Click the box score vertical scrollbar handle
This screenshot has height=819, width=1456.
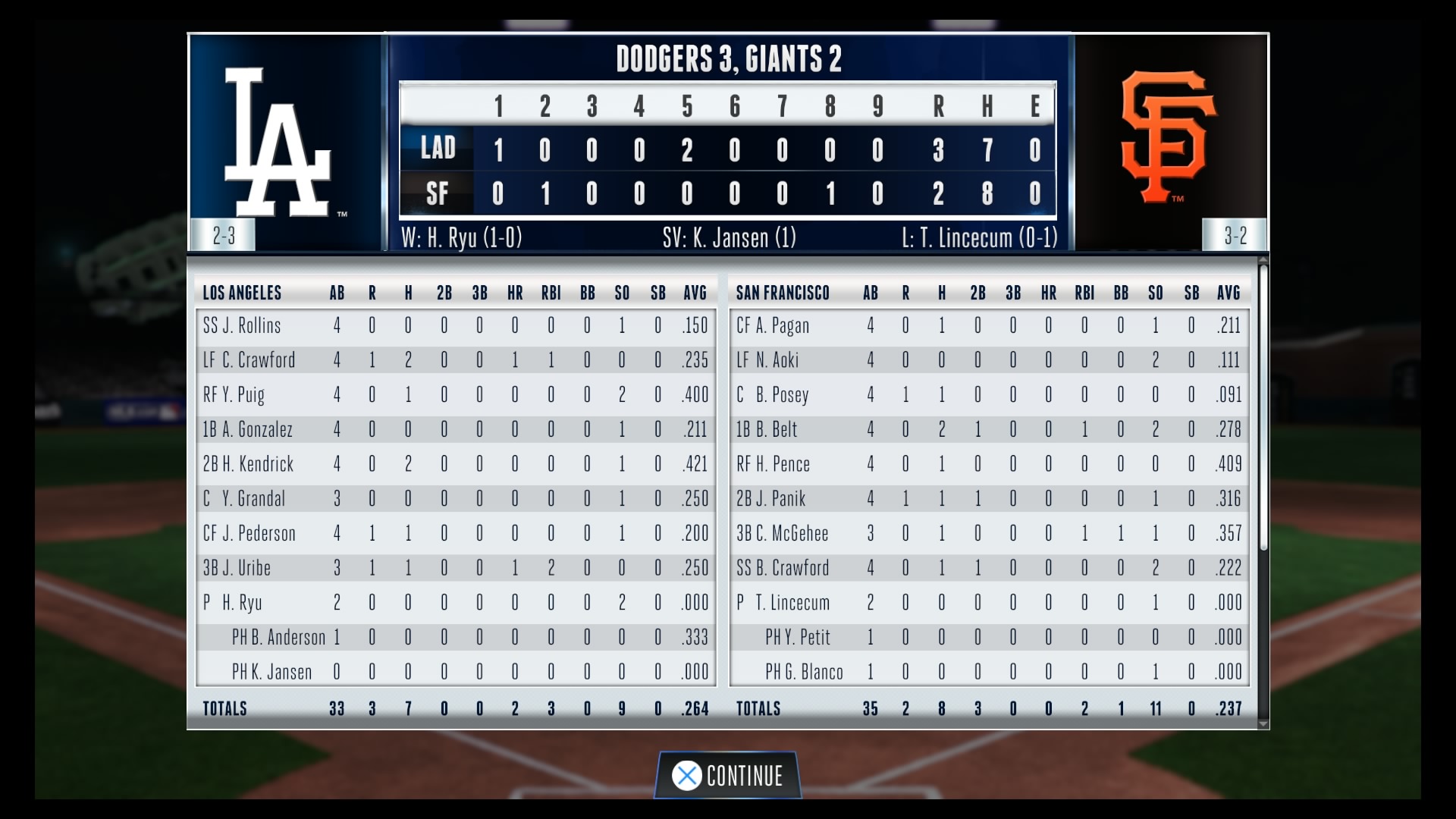(x=1263, y=406)
